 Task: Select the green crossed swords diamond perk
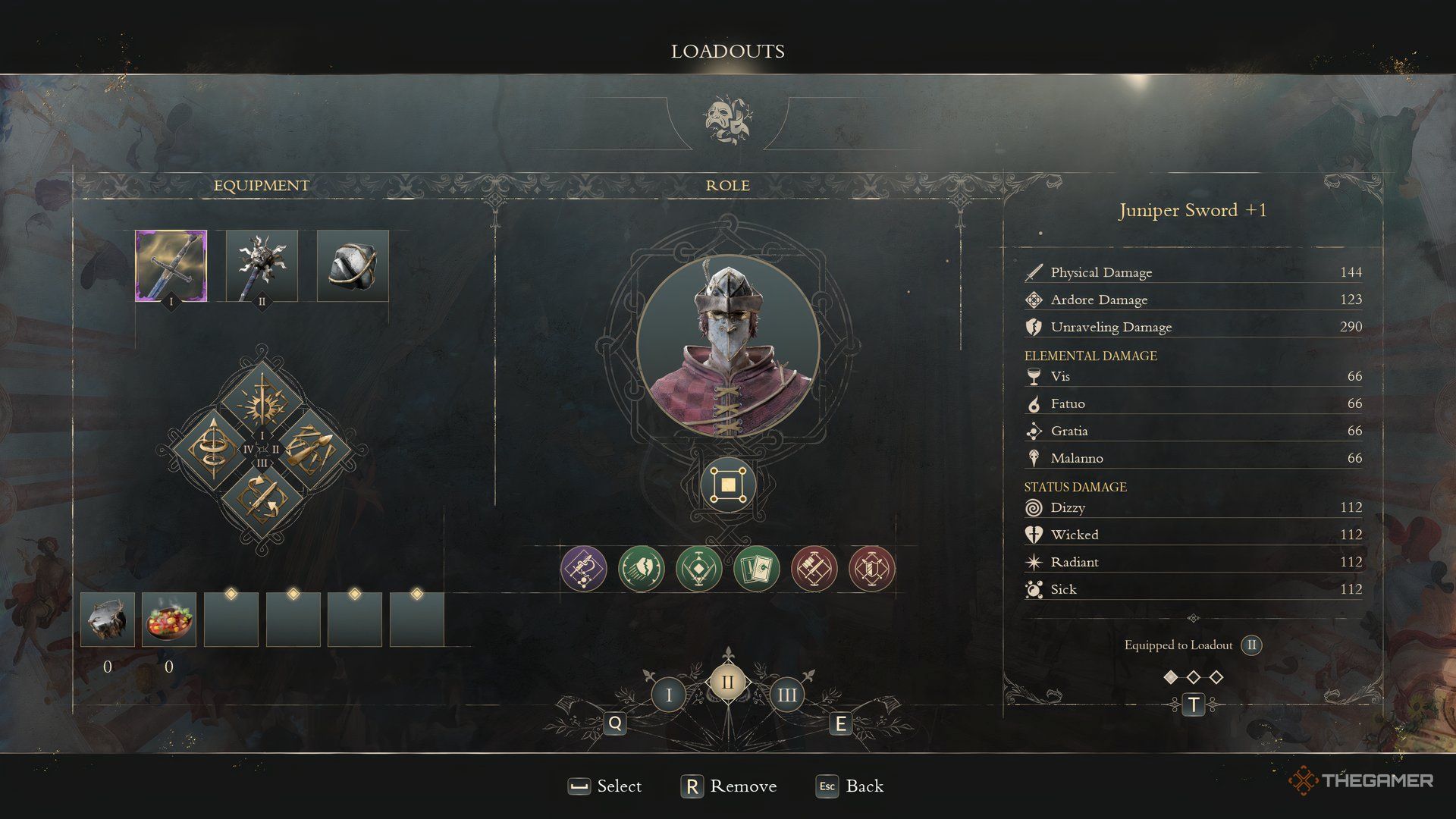(x=698, y=568)
